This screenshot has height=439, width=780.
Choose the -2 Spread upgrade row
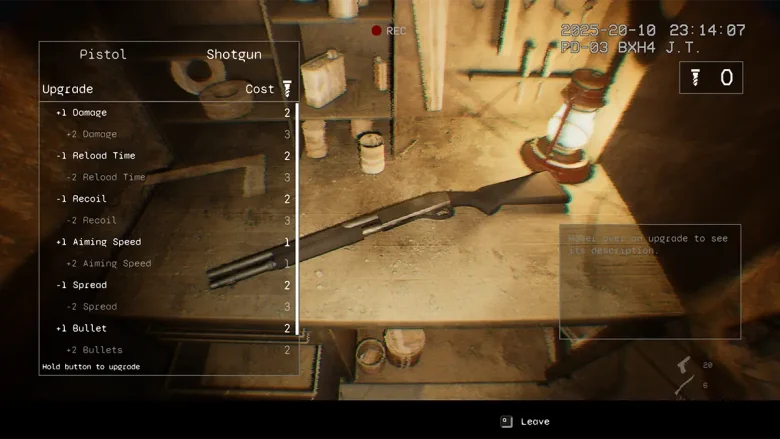[x=167, y=306]
